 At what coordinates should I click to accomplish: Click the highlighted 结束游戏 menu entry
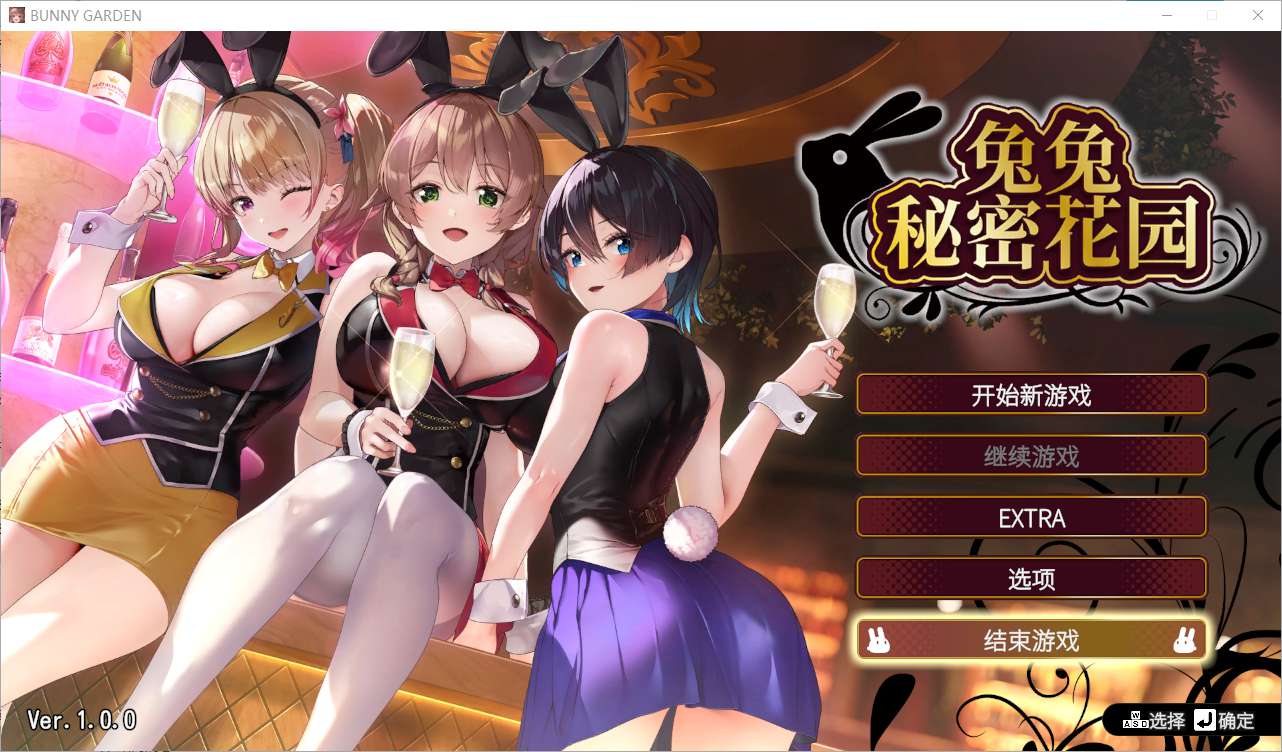click(x=1032, y=640)
